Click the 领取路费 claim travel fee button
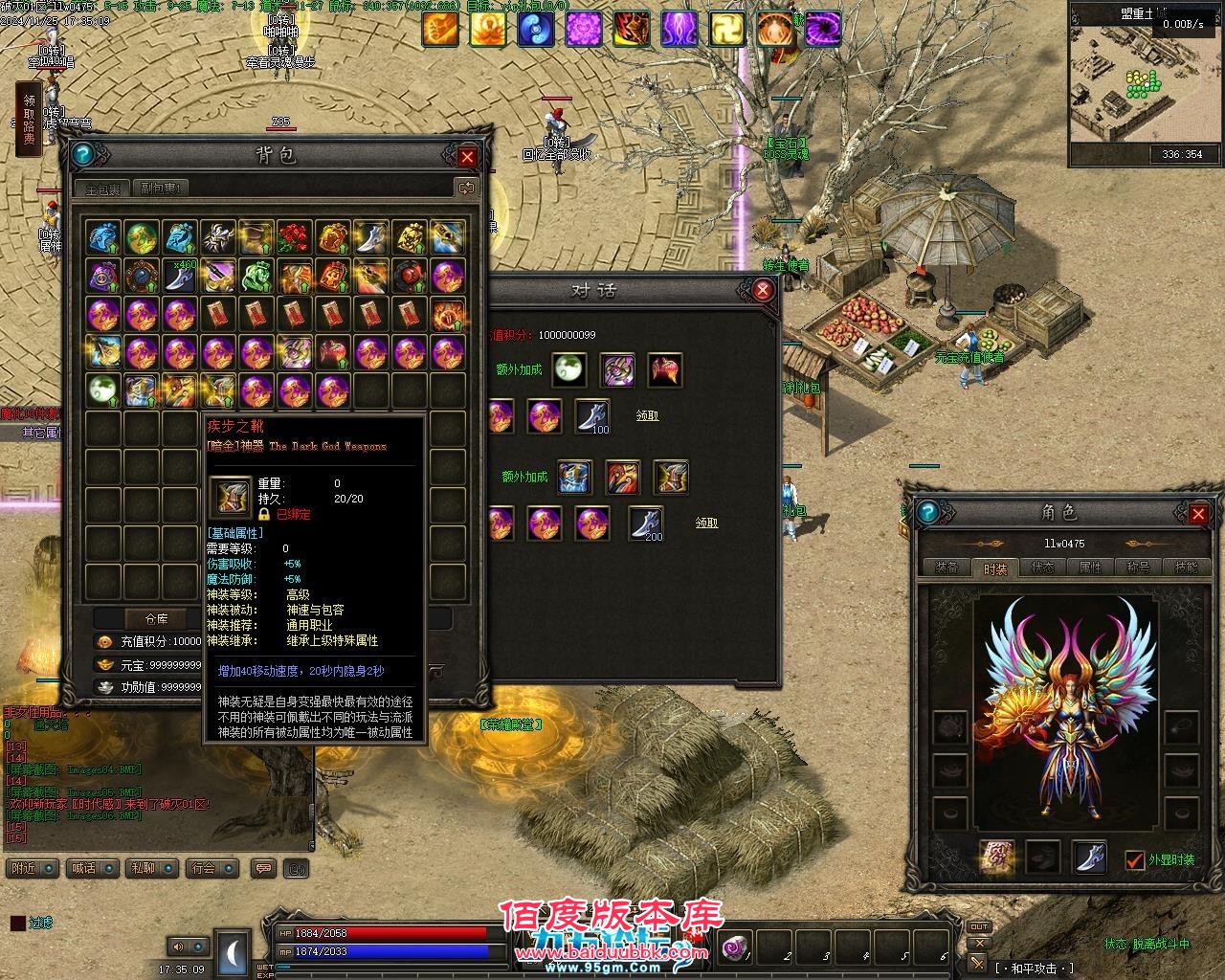 click(29, 120)
